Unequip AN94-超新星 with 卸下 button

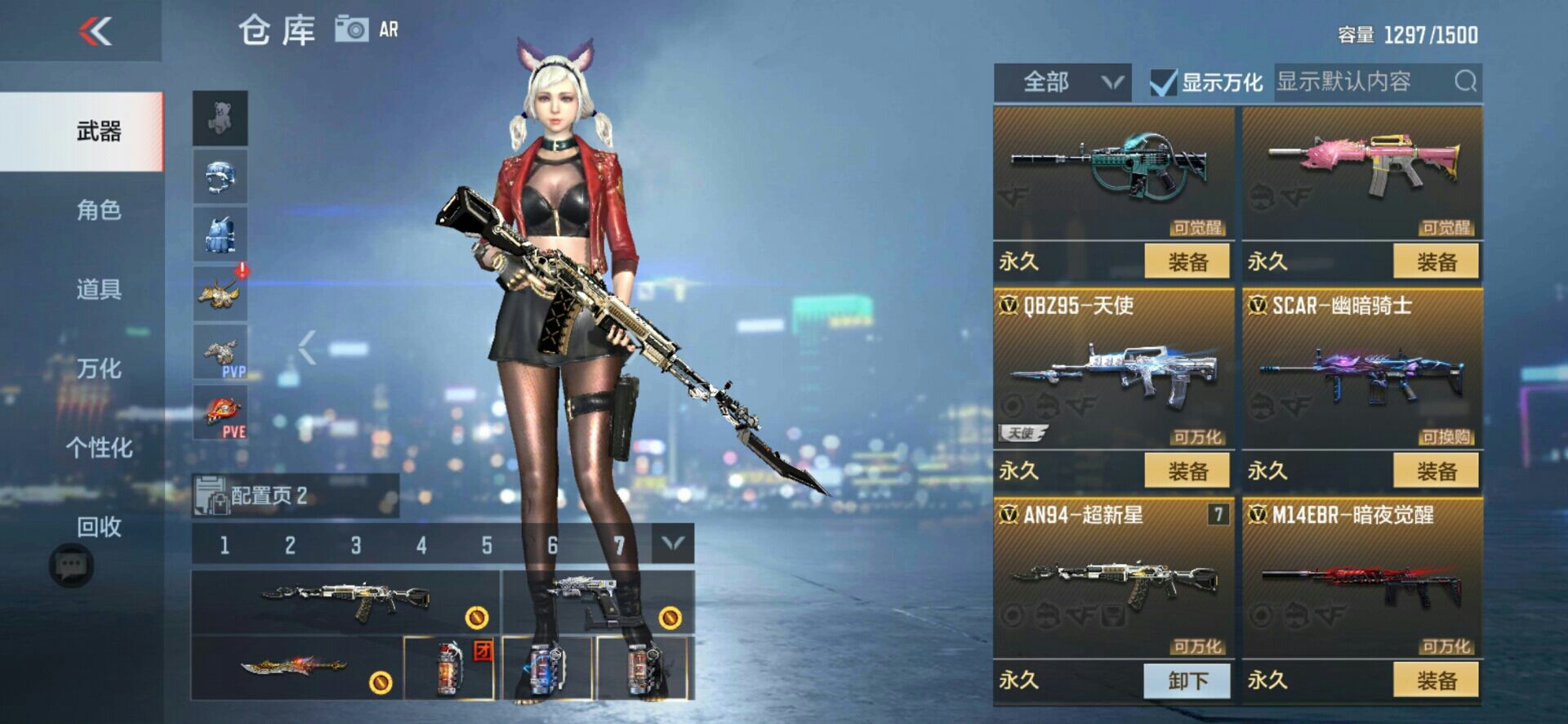pyautogui.click(x=1187, y=681)
